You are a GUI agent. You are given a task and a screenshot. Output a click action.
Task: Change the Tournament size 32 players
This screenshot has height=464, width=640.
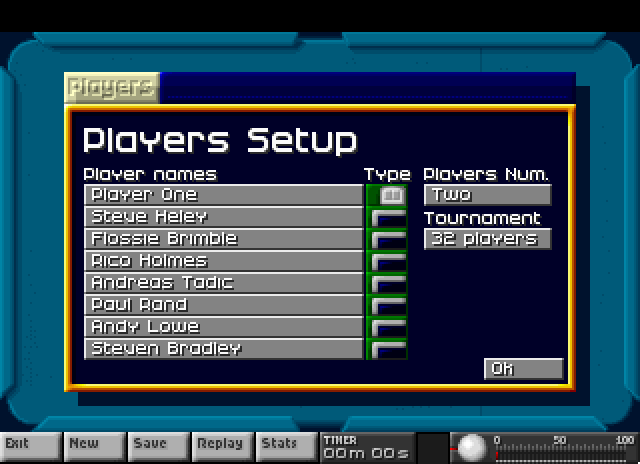[487, 239]
